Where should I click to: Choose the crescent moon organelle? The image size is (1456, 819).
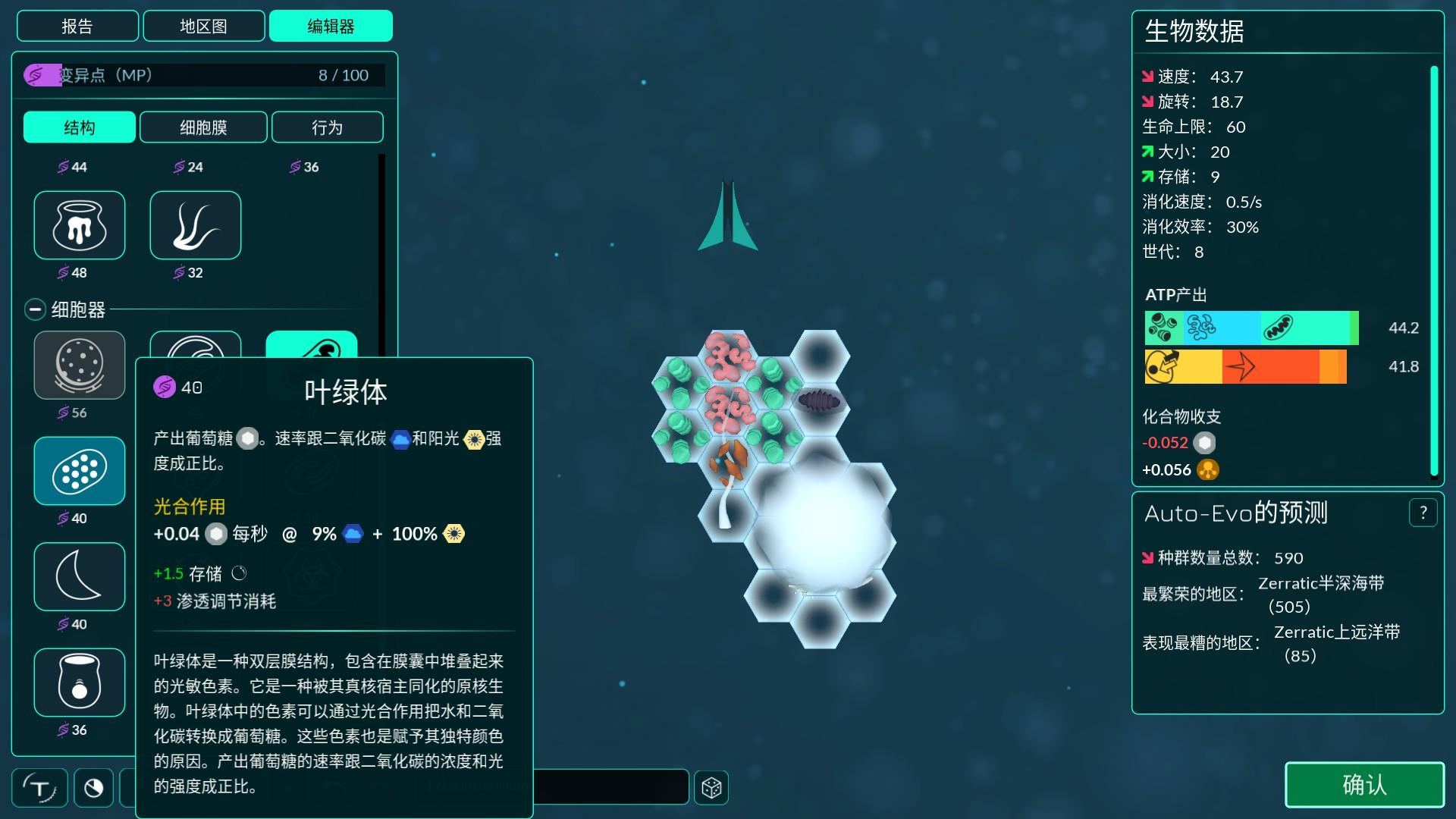[x=80, y=576]
